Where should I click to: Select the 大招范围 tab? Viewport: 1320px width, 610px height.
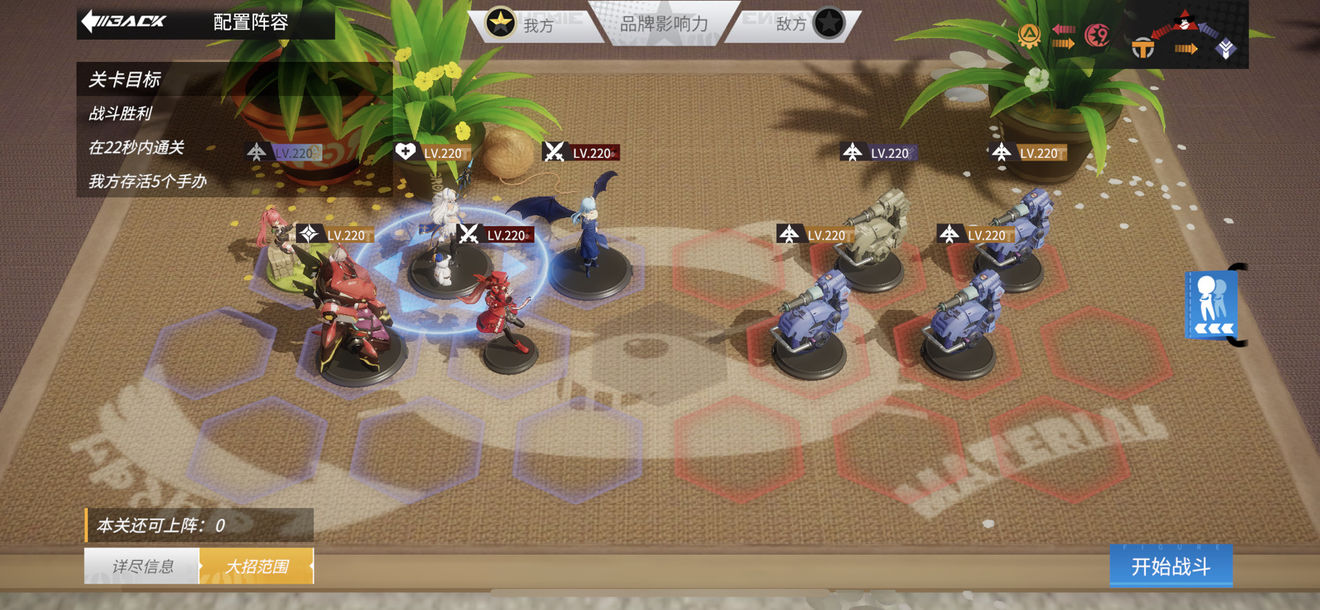(256, 566)
